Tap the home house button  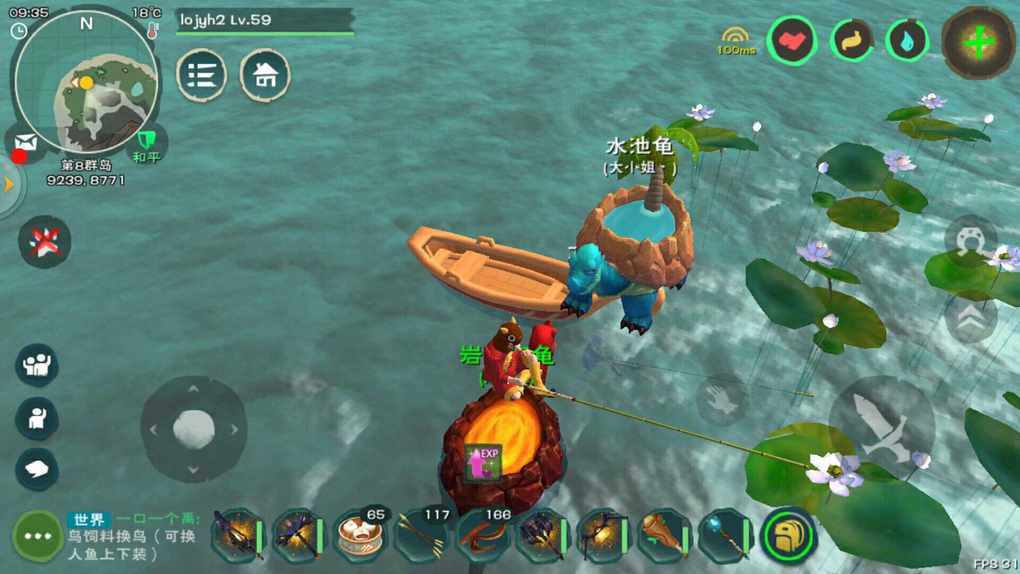265,76
